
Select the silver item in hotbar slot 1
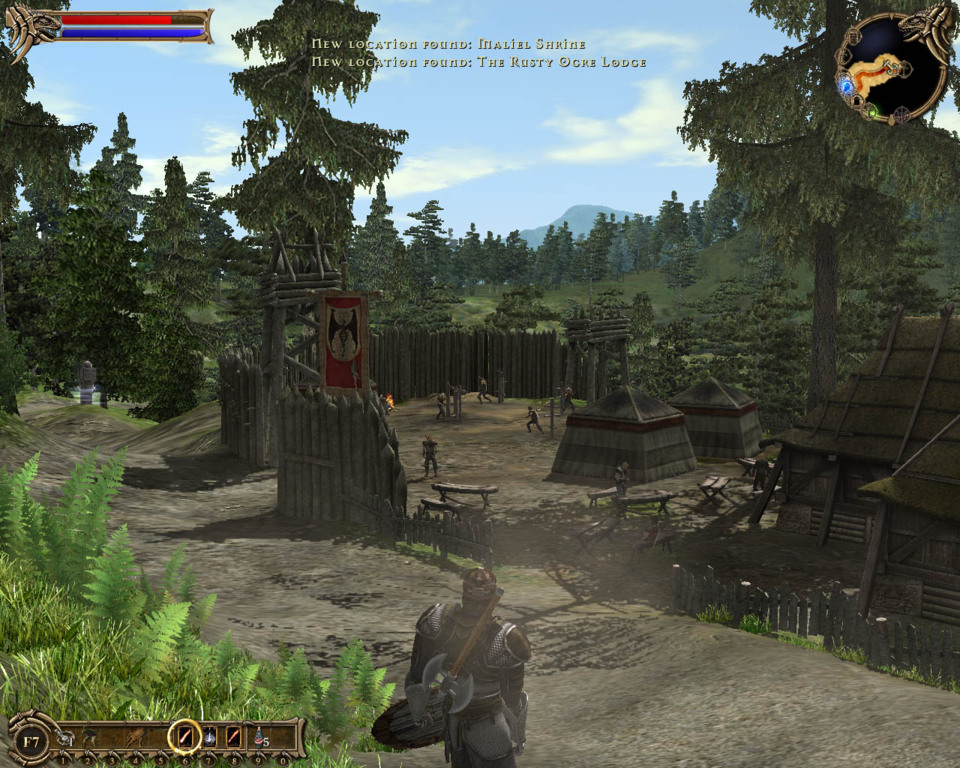(64, 738)
